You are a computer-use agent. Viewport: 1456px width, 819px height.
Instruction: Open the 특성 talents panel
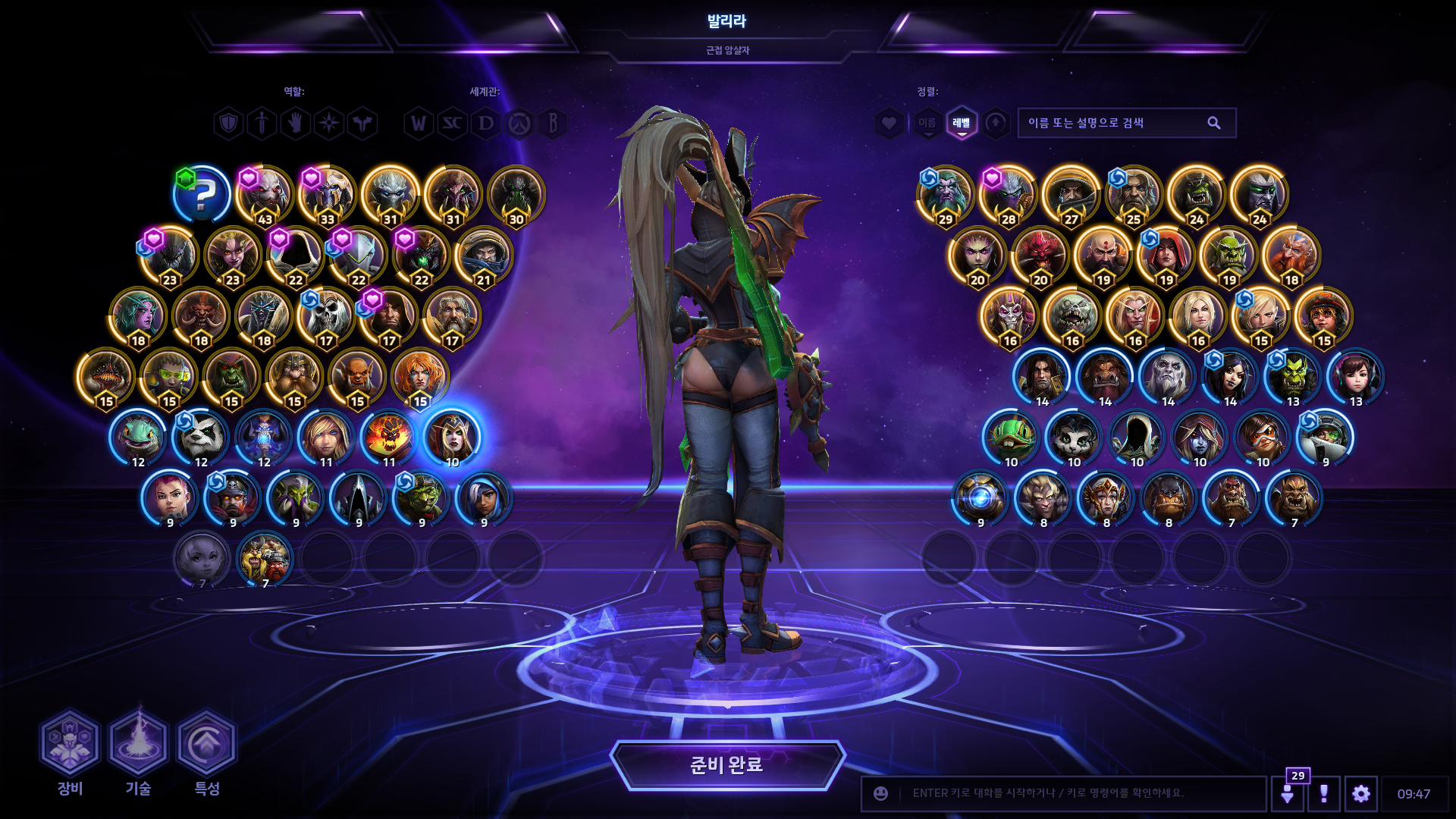click(x=206, y=744)
